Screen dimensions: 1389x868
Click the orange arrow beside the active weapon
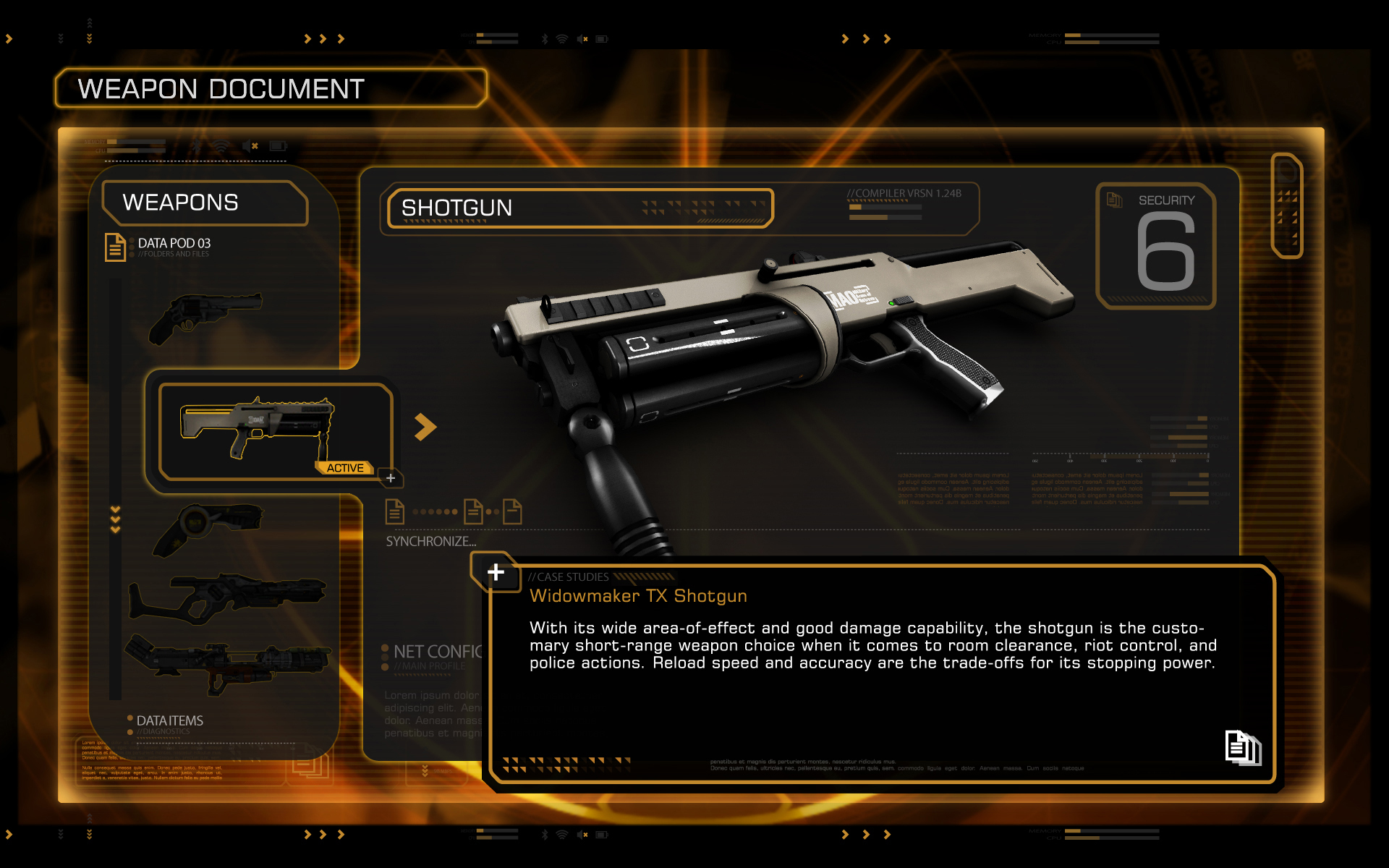click(x=425, y=427)
